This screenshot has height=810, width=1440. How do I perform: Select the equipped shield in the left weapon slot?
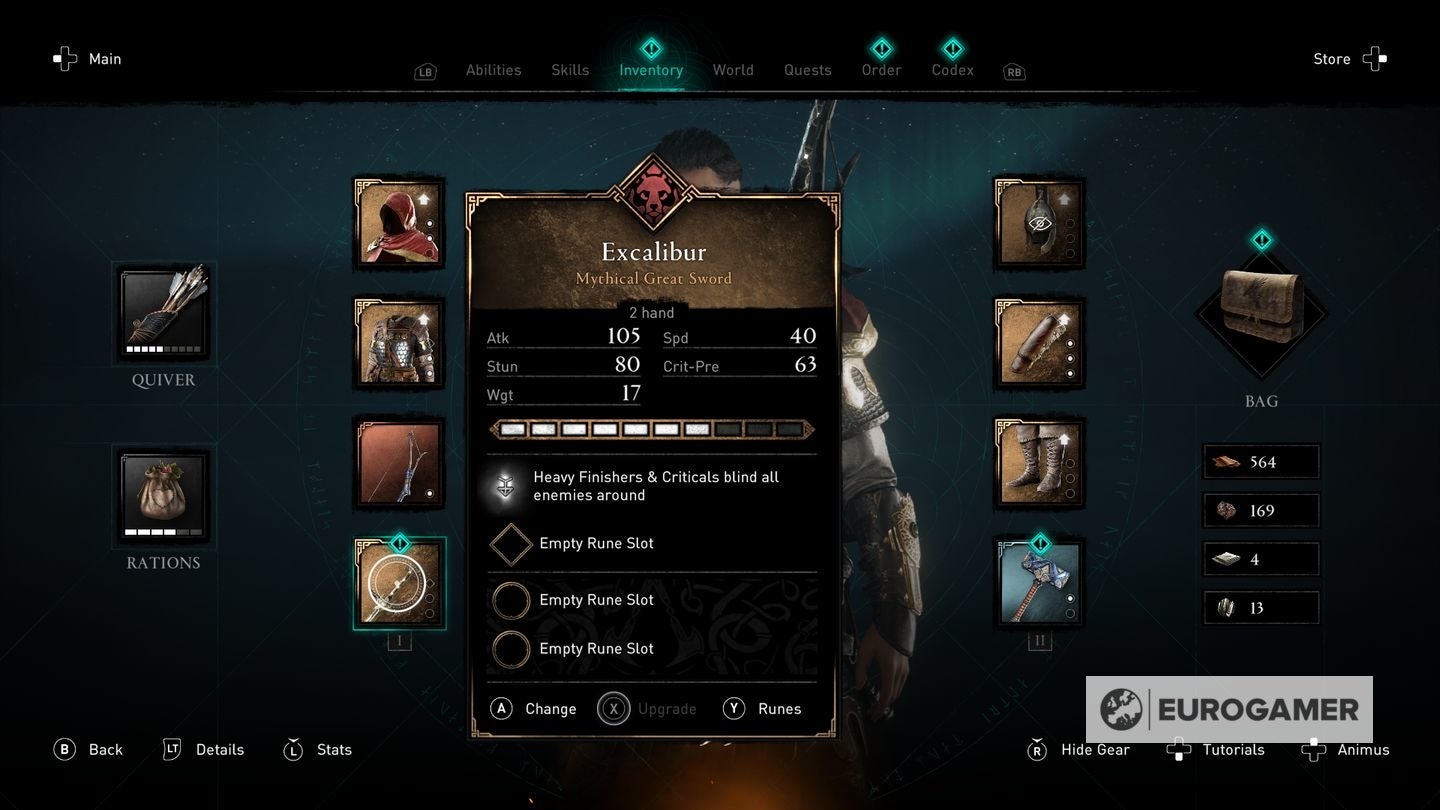coord(400,583)
